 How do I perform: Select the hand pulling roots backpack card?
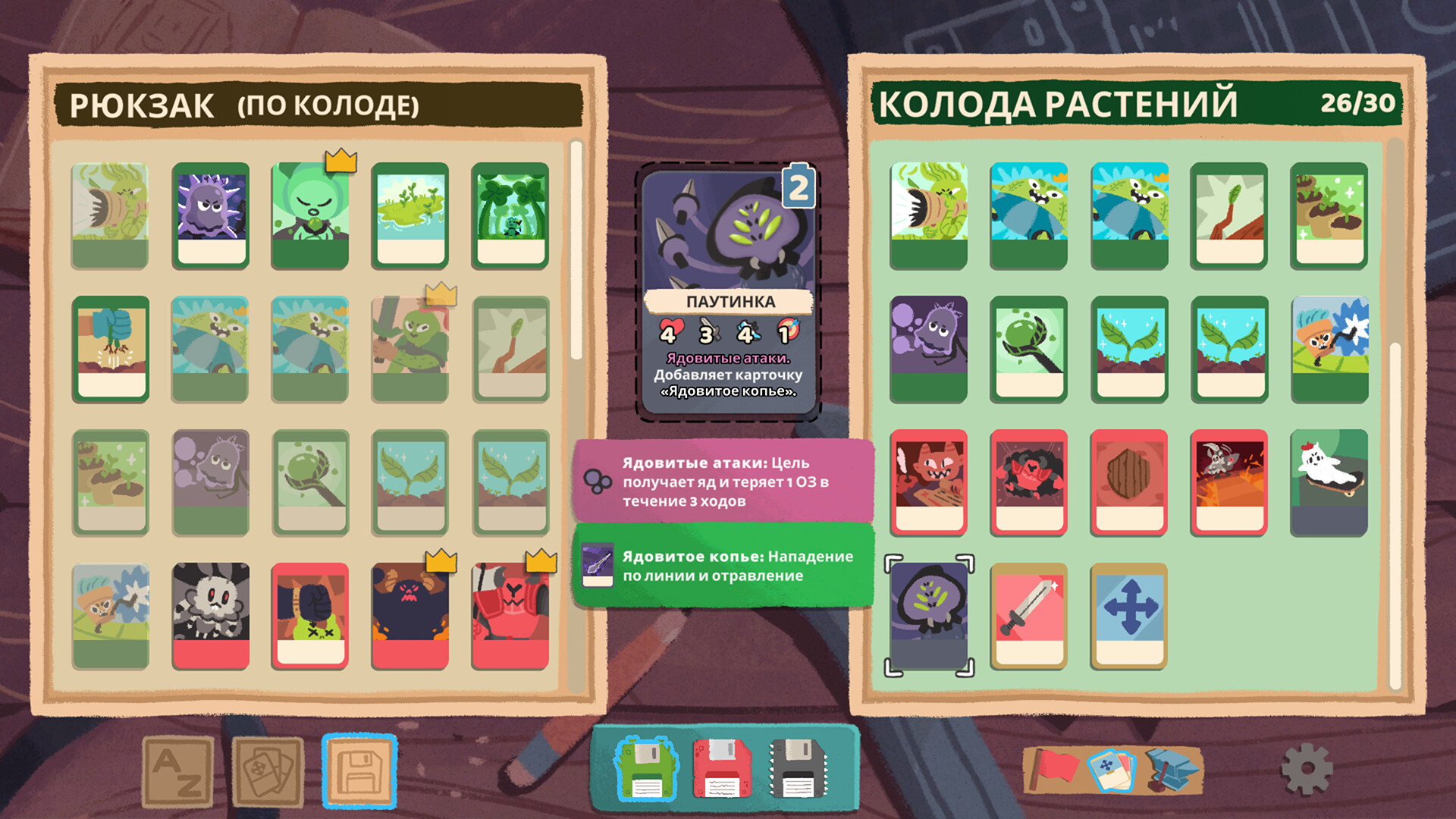coord(111,349)
